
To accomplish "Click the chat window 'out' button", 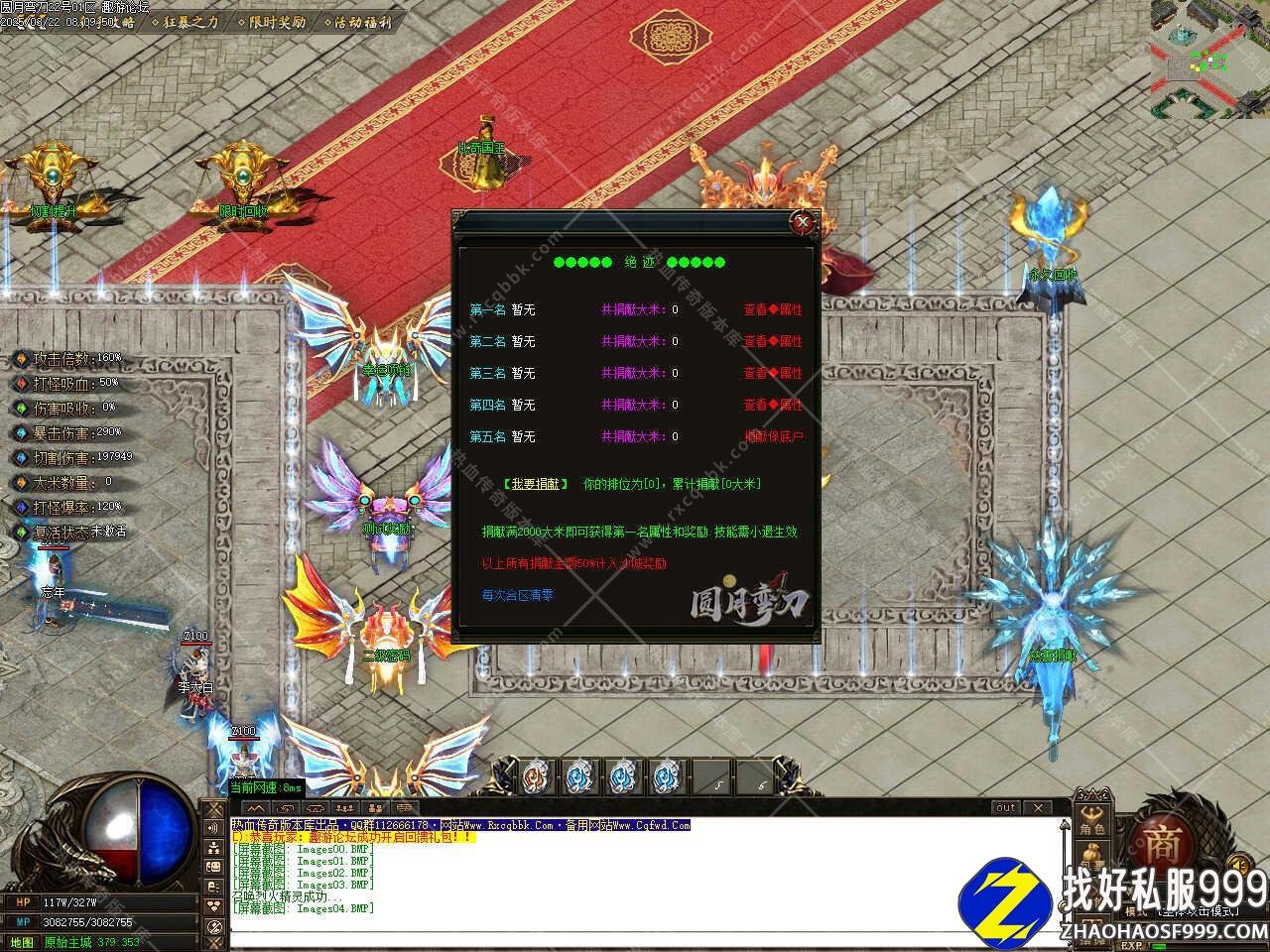I will tap(1006, 808).
